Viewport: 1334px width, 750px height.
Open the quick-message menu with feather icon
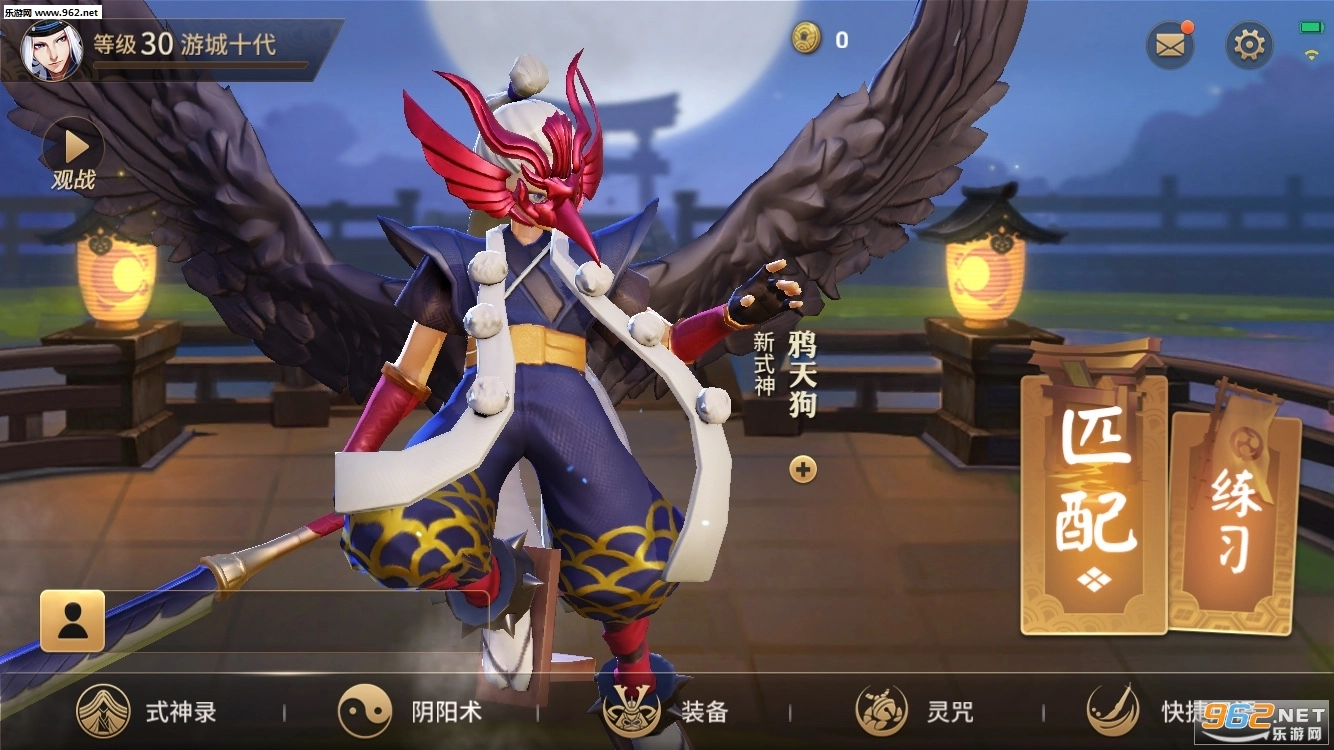point(1150,711)
